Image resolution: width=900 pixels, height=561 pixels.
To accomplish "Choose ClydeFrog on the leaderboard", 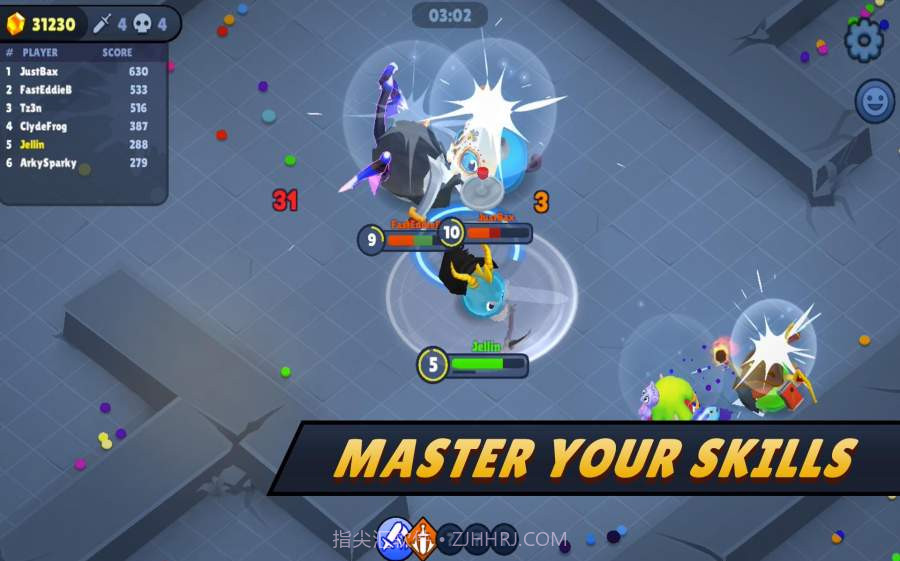I will click(82, 126).
